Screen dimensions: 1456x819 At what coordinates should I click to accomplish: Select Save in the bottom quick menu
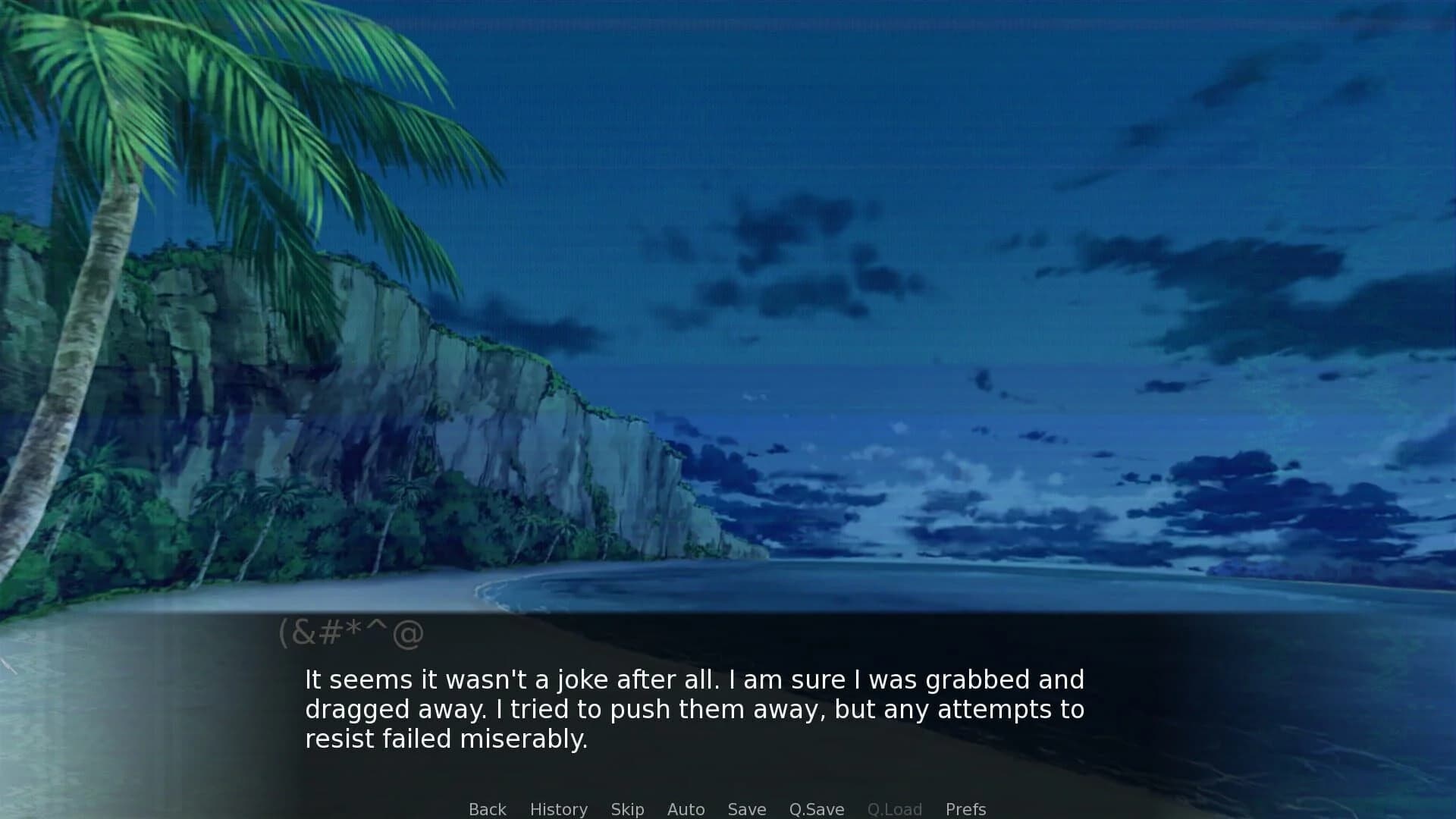click(x=746, y=809)
